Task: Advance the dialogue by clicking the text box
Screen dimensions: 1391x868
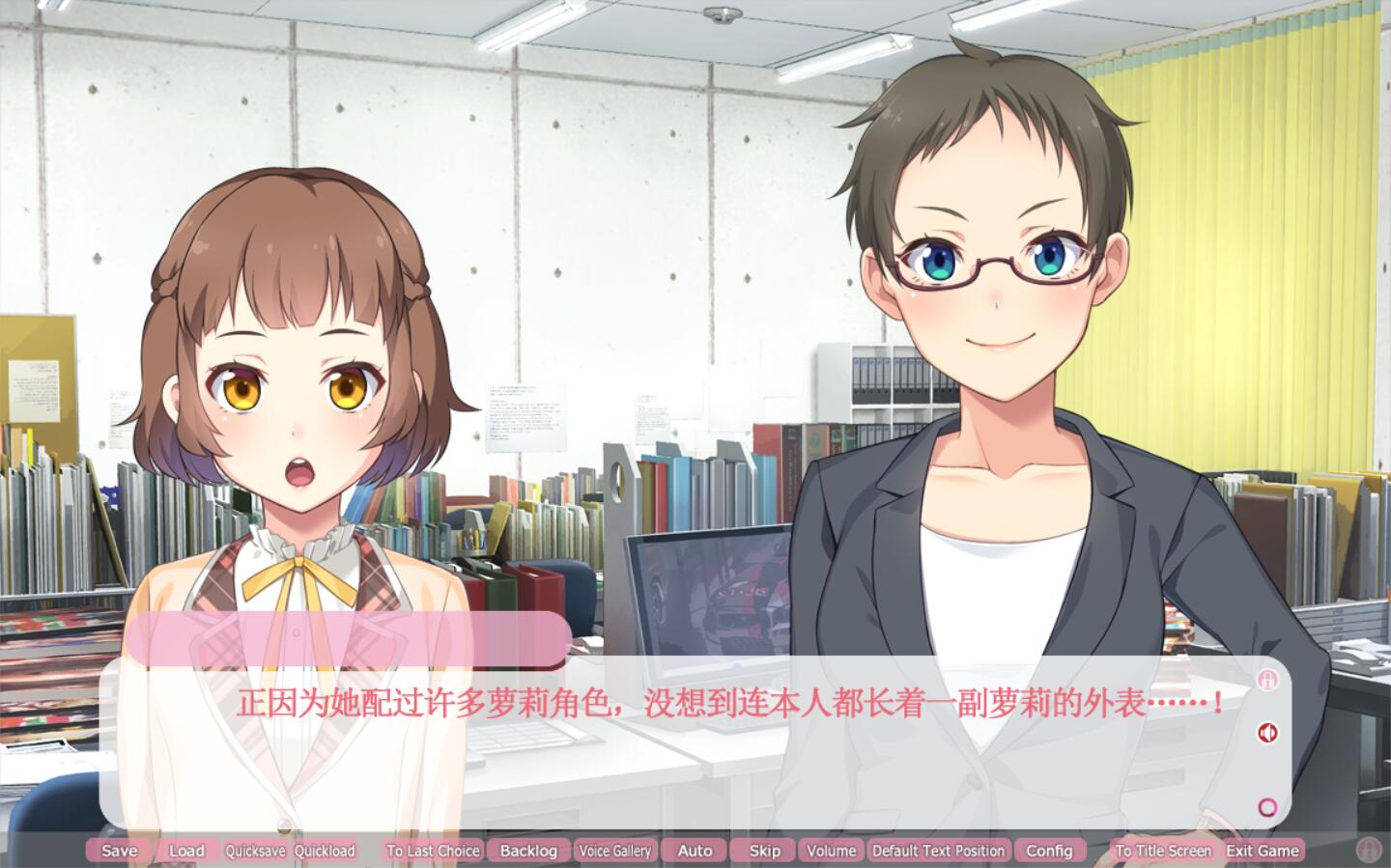Action: point(676,763)
